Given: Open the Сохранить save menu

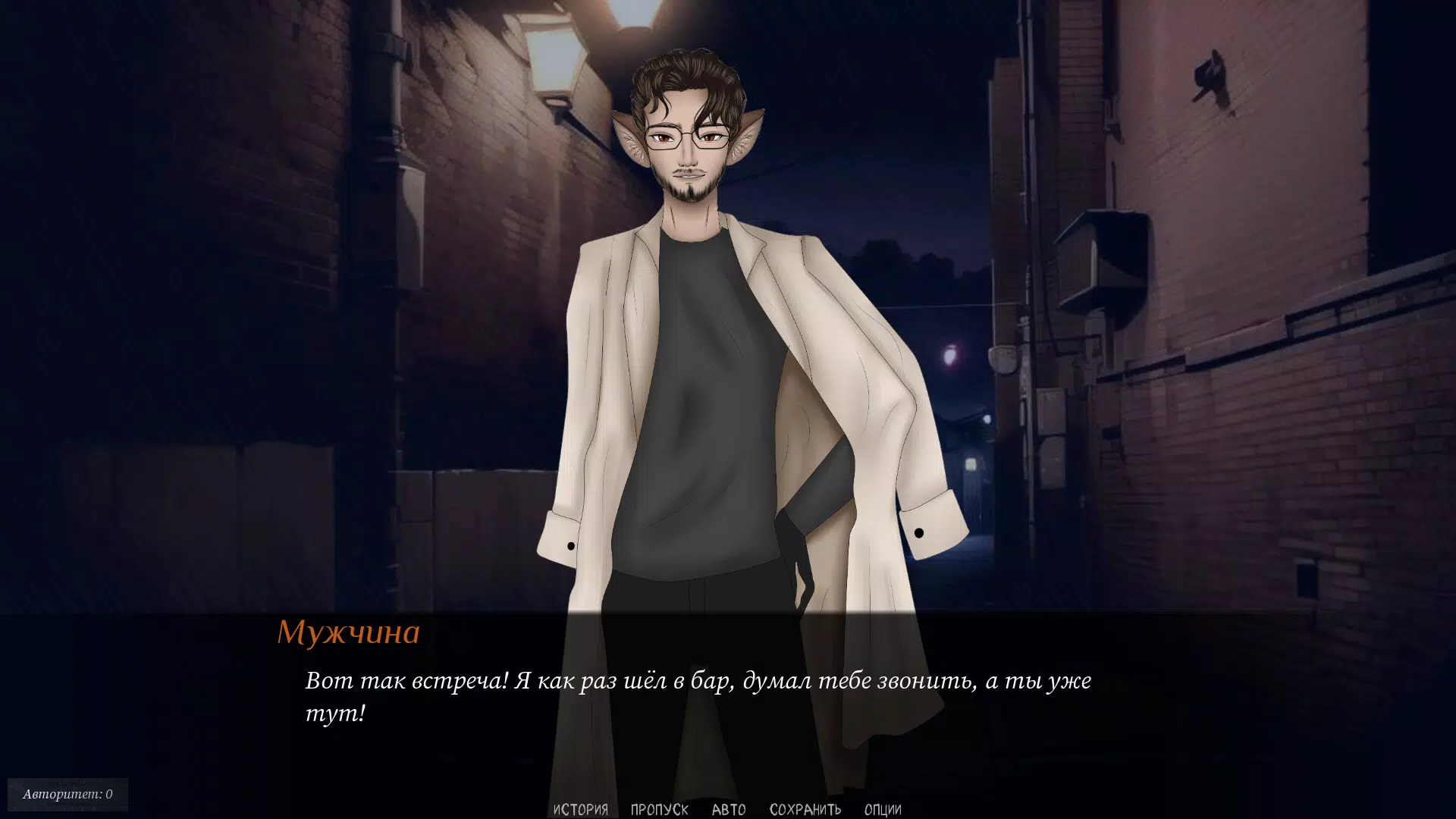Looking at the screenshot, I should [805, 809].
